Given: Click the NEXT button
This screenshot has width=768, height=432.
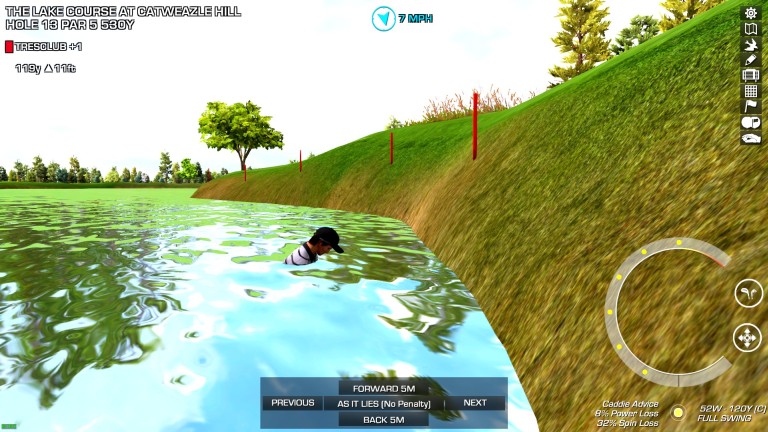Looking at the screenshot, I should 475,403.
